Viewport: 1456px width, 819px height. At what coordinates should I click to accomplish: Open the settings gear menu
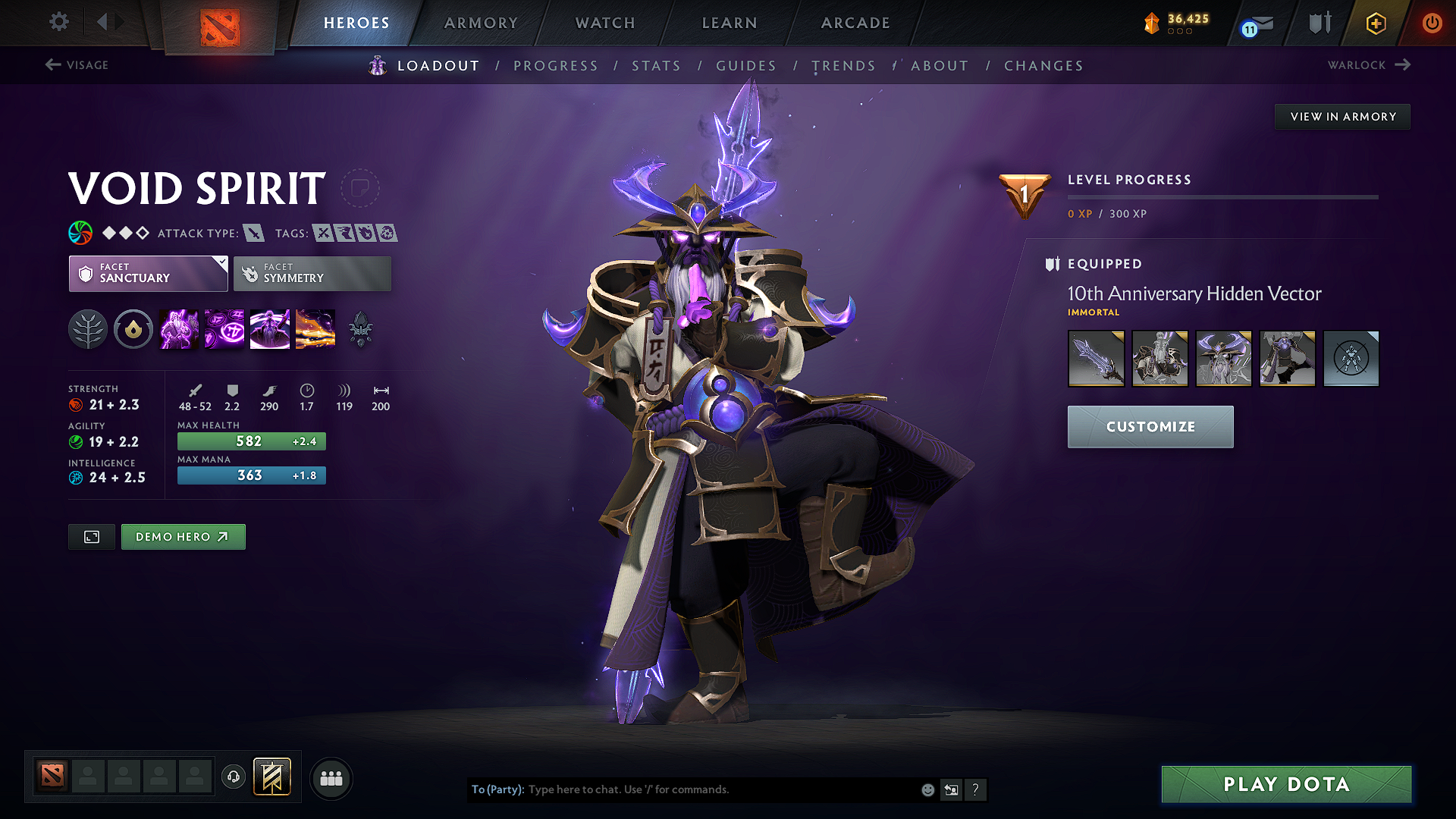tap(58, 22)
